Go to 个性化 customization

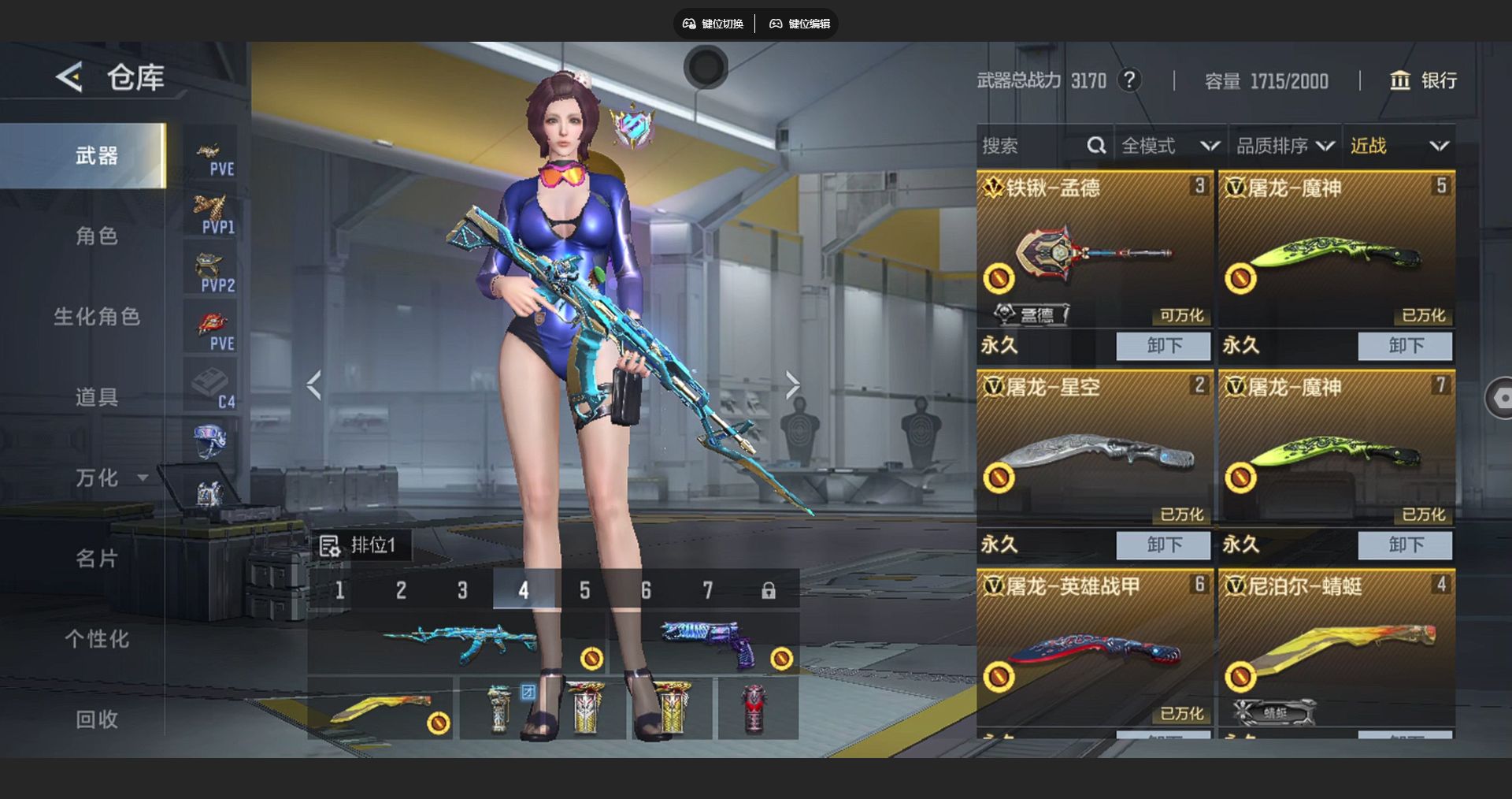(x=96, y=639)
